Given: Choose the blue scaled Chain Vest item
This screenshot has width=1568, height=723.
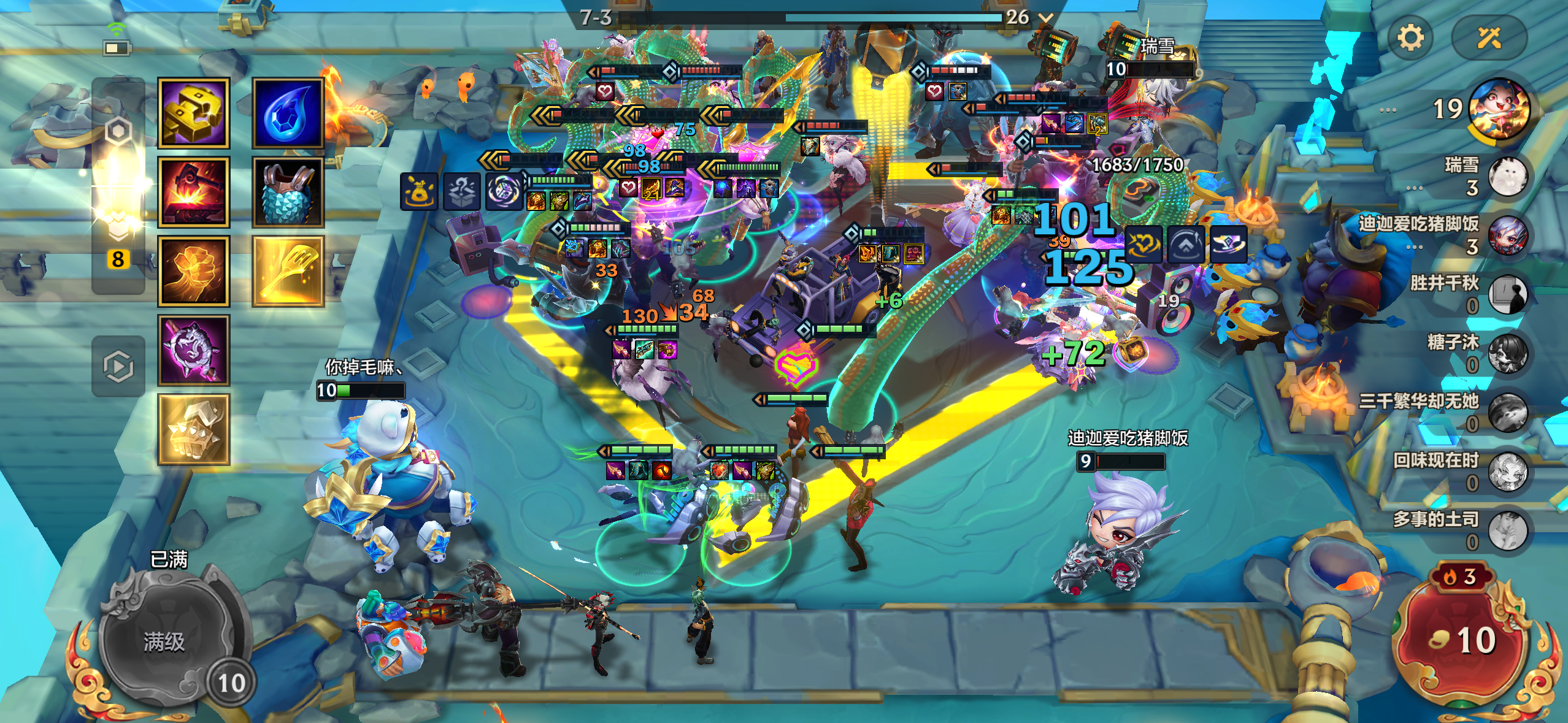Looking at the screenshot, I should point(288,192).
